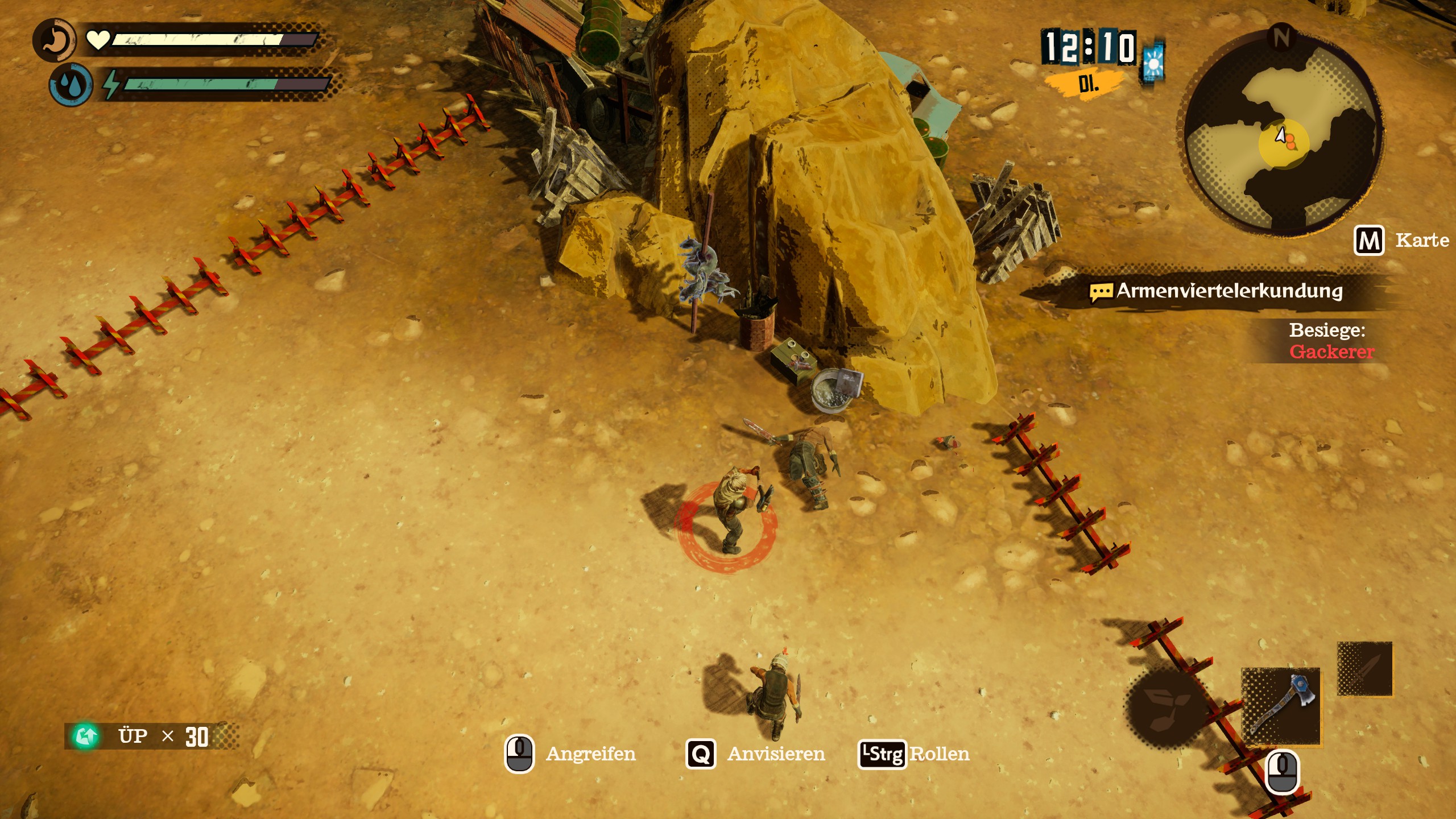
Task: Click the sunny weather icon by the clock
Action: tap(1153, 63)
